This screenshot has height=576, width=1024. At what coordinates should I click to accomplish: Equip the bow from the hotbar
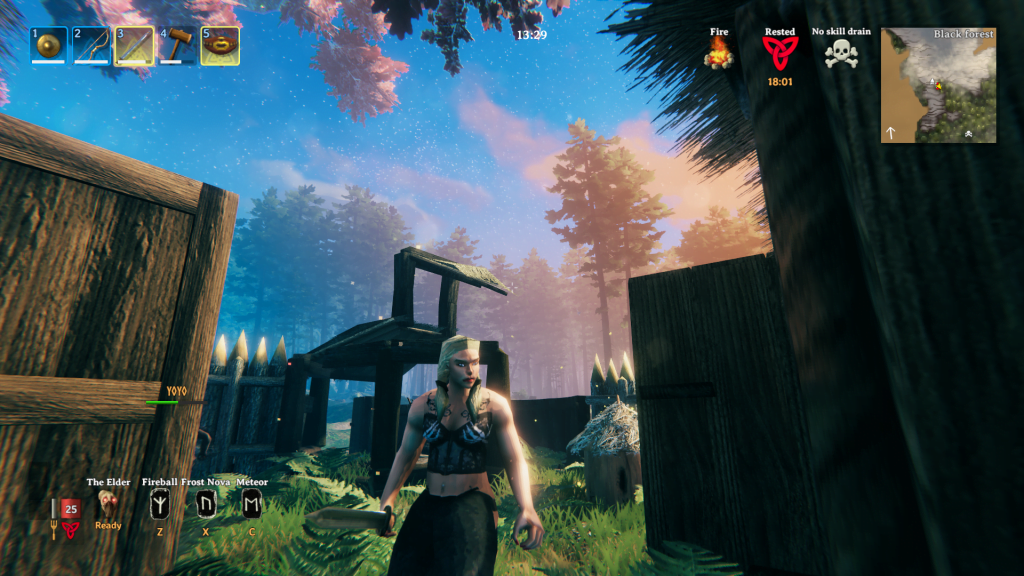click(92, 46)
